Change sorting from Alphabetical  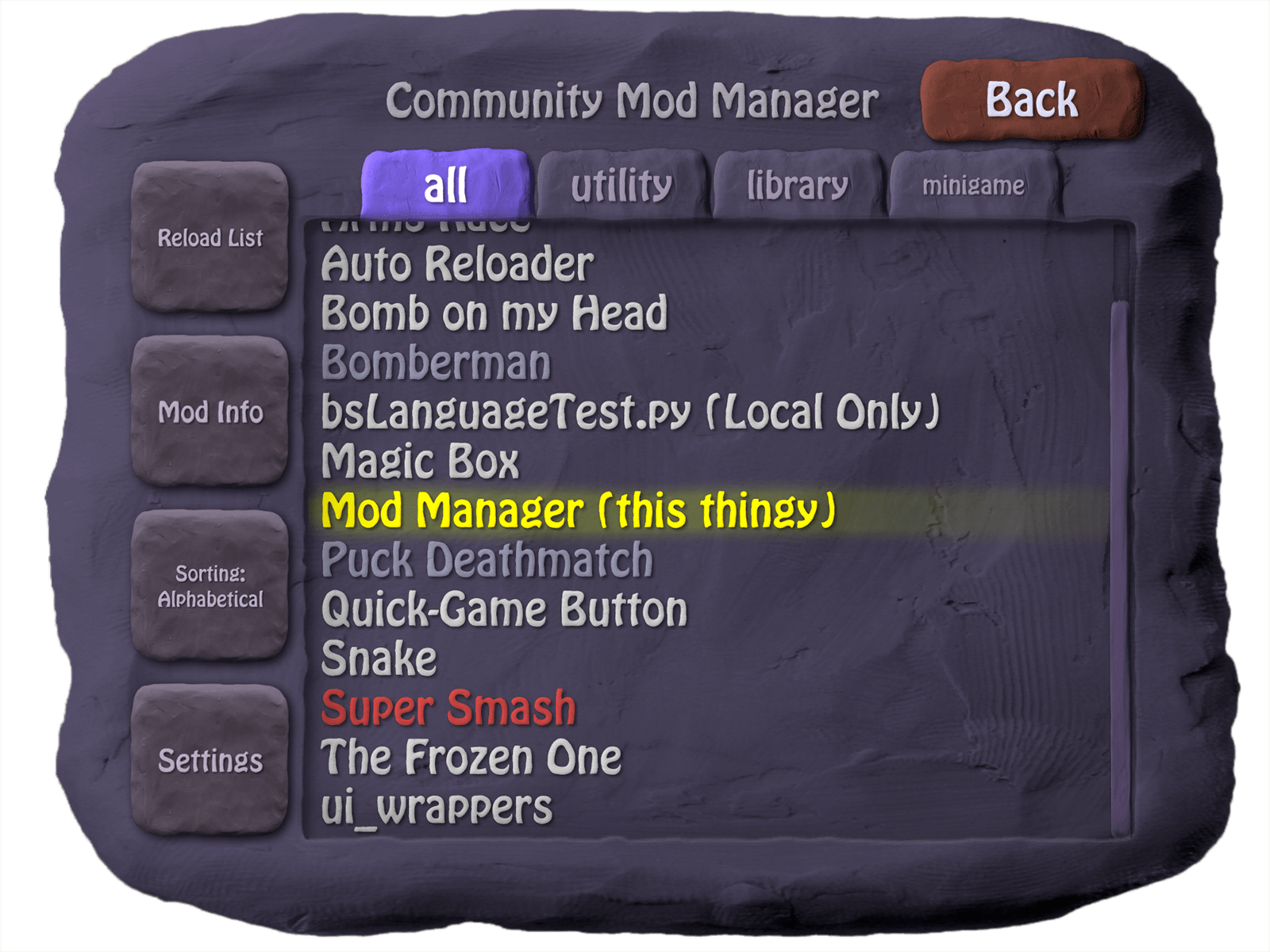[212, 589]
